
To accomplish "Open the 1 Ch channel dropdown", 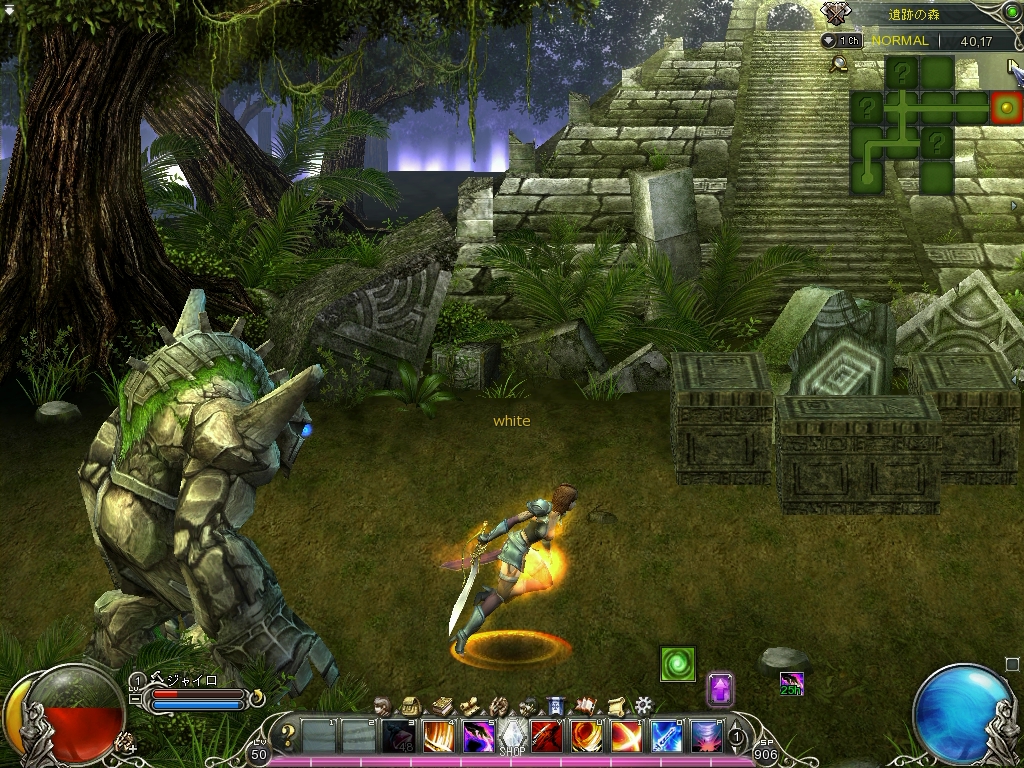I will [x=842, y=41].
